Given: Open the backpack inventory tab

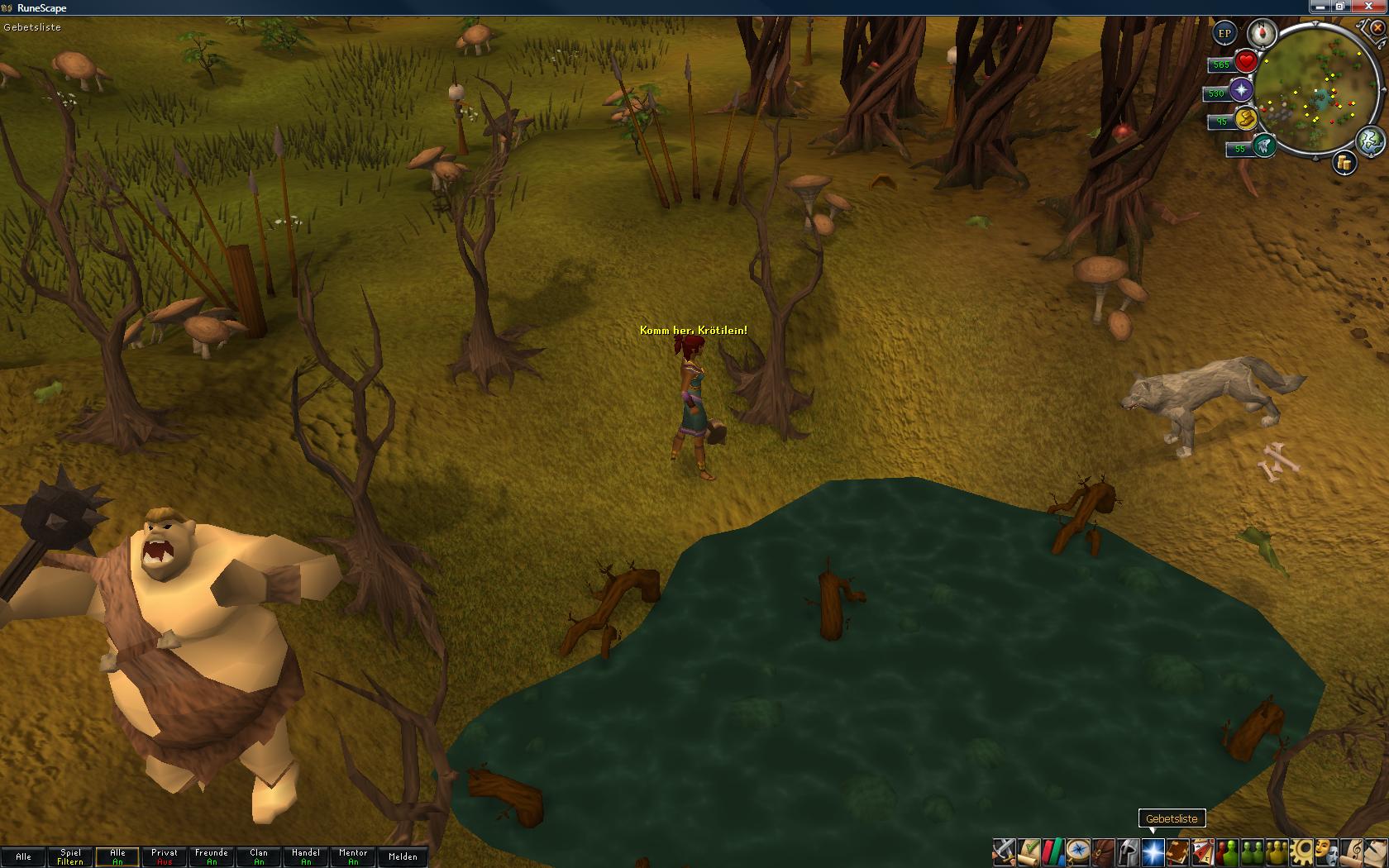Looking at the screenshot, I should [1103, 851].
